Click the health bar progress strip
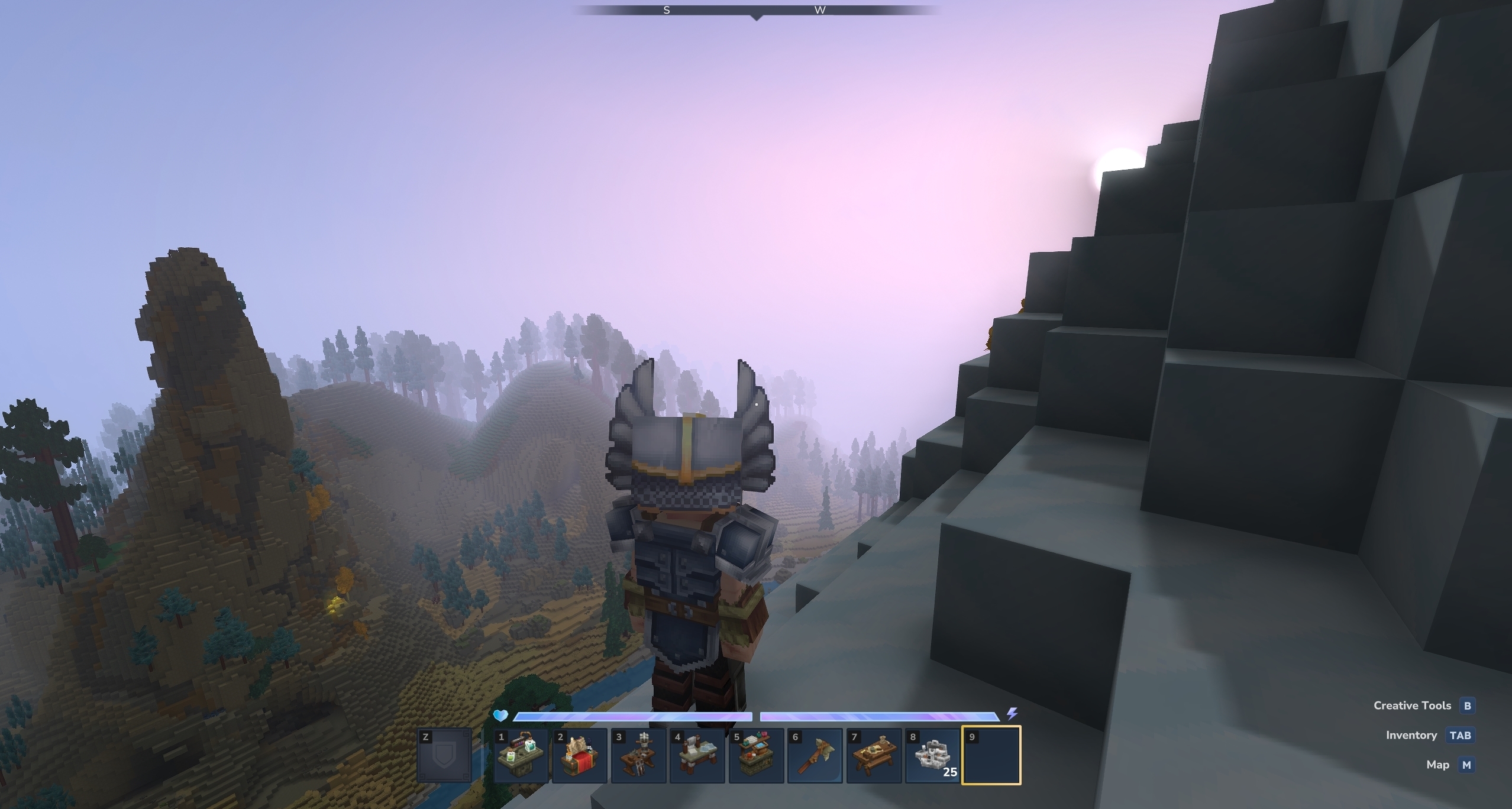Image resolution: width=1512 pixels, height=809 pixels. [x=633, y=716]
